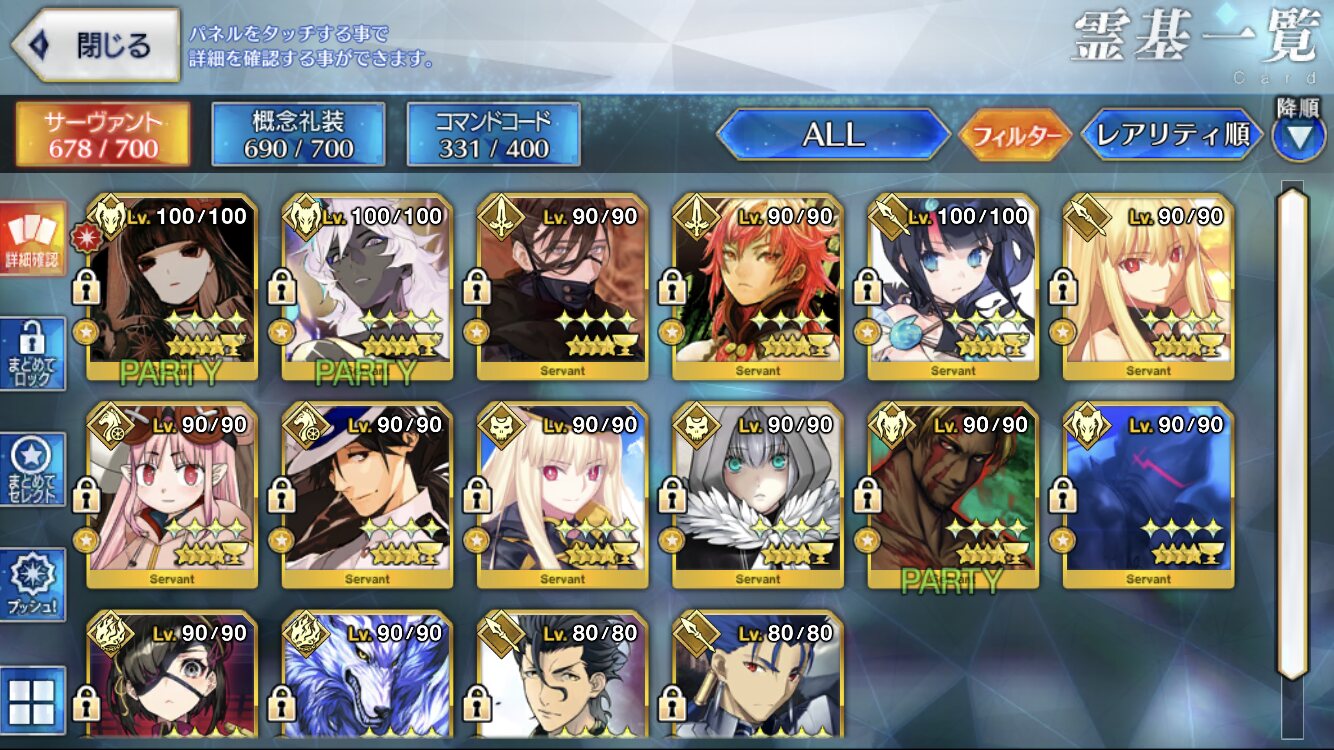Switch to the サーヴァント tab
This screenshot has height=750, width=1334.
point(102,135)
